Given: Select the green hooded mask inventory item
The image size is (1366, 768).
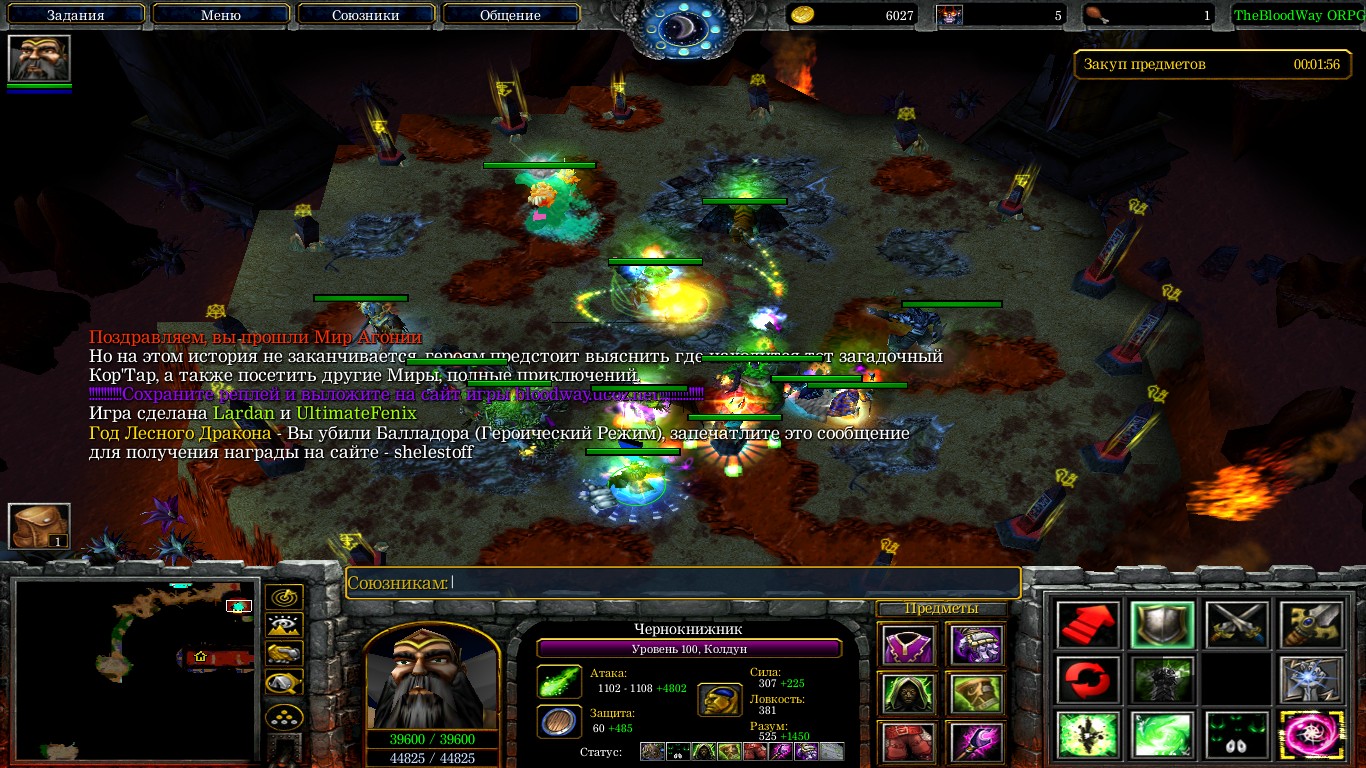Looking at the screenshot, I should click(909, 693).
